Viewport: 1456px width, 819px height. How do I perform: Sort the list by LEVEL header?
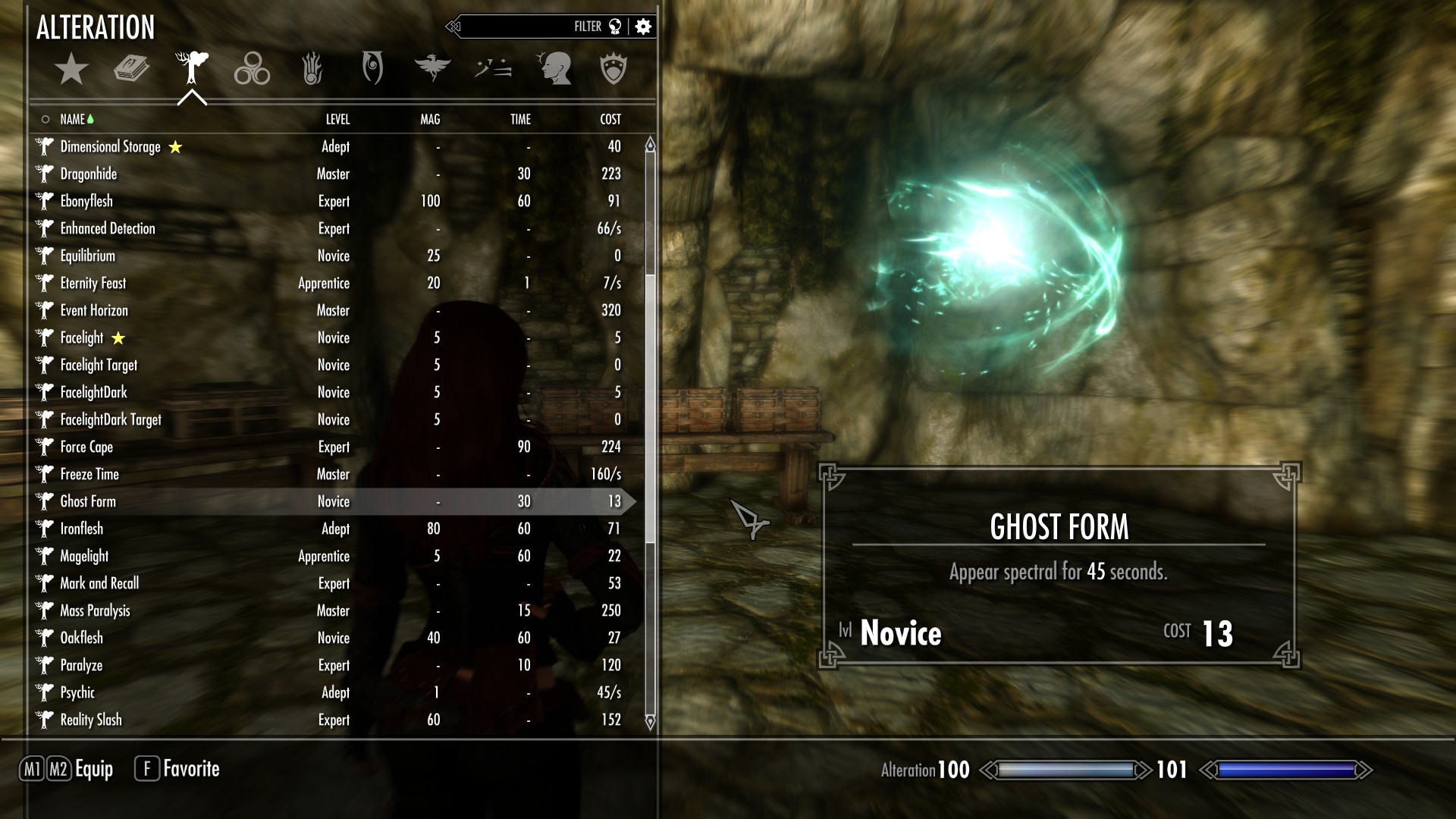337,119
